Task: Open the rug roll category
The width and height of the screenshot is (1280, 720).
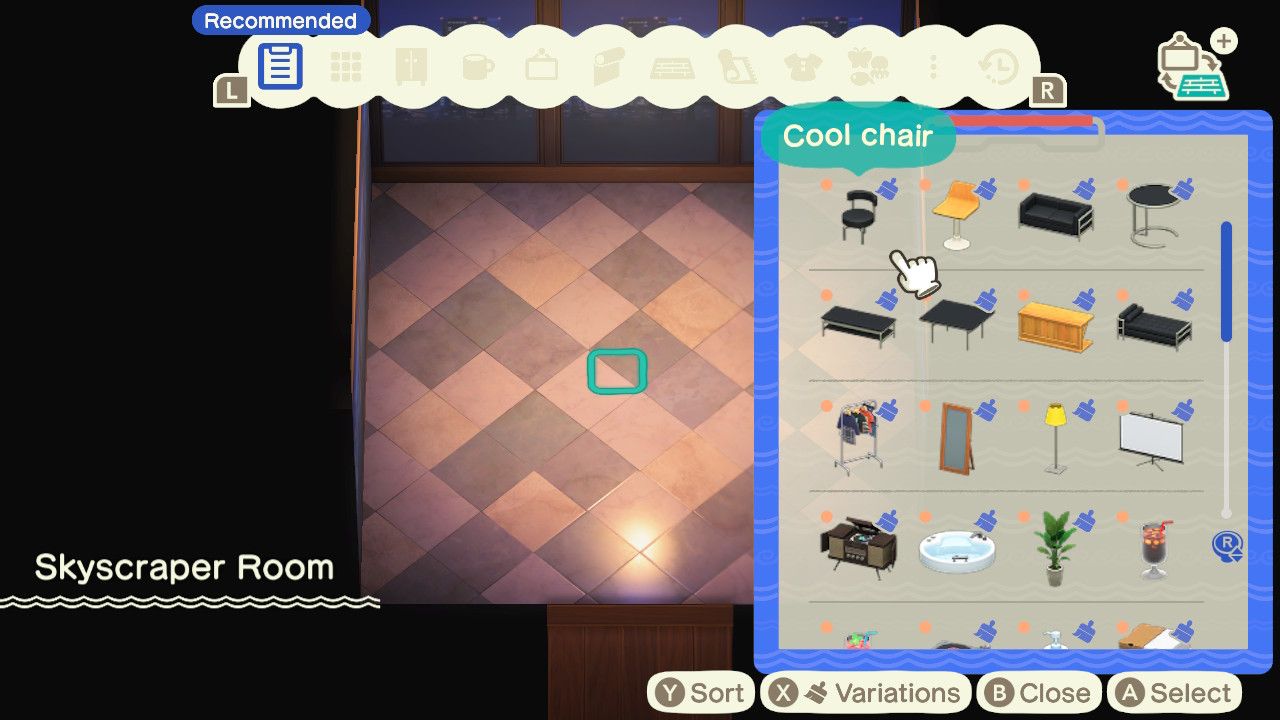Action: click(737, 65)
